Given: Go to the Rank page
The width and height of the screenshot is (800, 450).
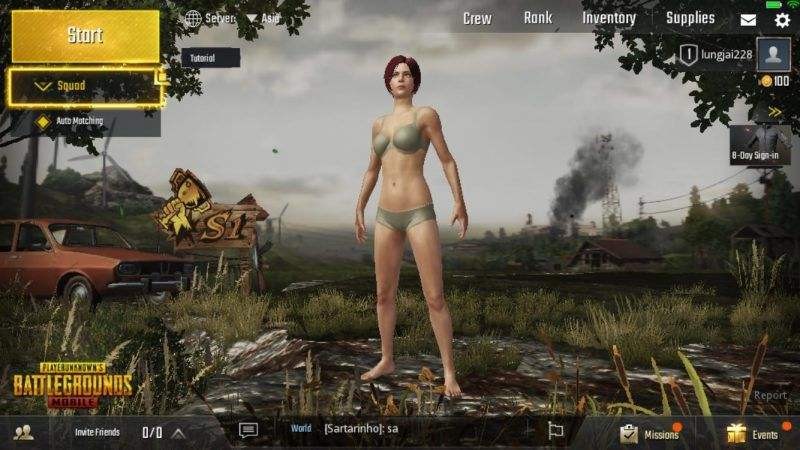Looking at the screenshot, I should [x=538, y=18].
